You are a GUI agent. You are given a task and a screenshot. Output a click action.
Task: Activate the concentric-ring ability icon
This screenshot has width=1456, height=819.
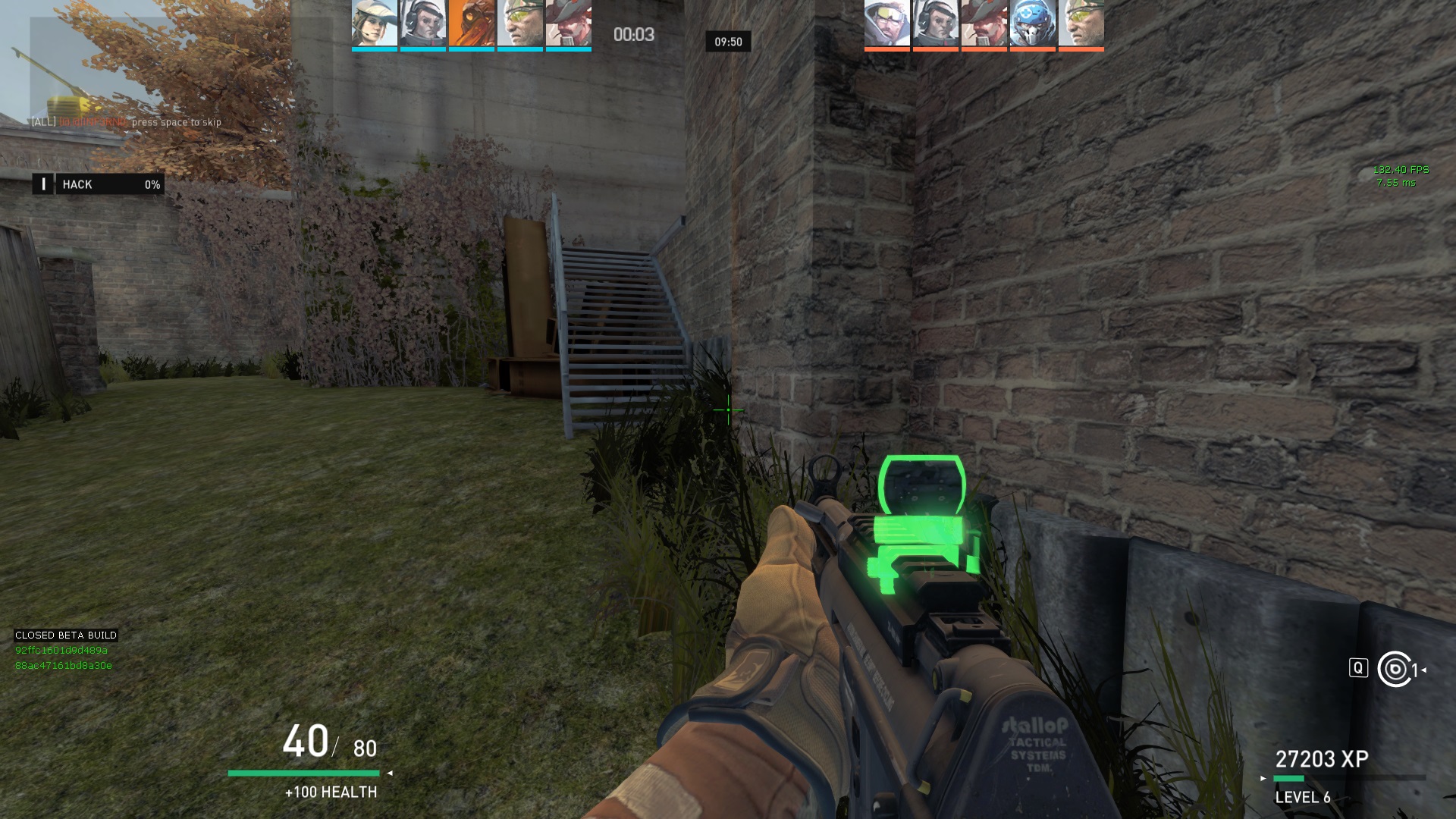point(1396,669)
